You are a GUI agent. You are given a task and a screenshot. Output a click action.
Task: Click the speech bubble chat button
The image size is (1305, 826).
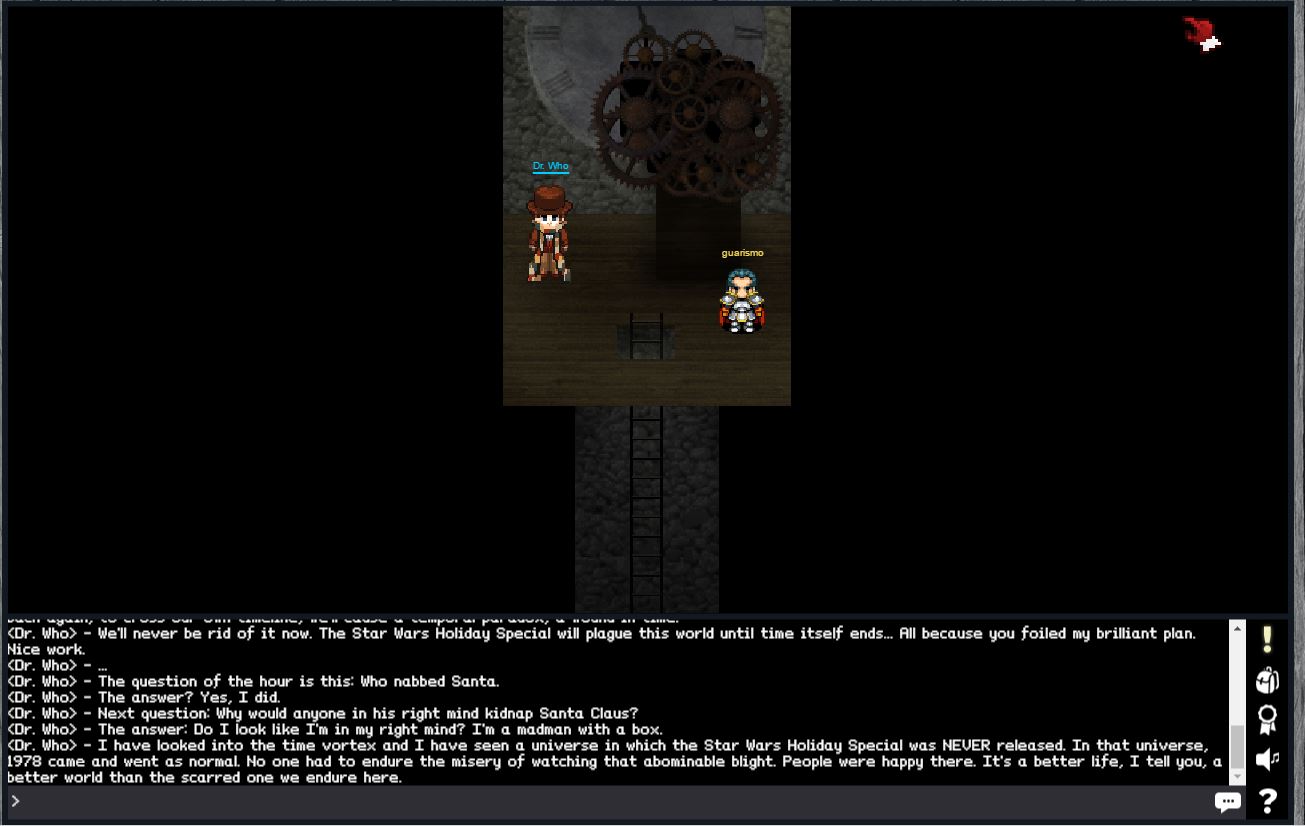tap(1227, 801)
